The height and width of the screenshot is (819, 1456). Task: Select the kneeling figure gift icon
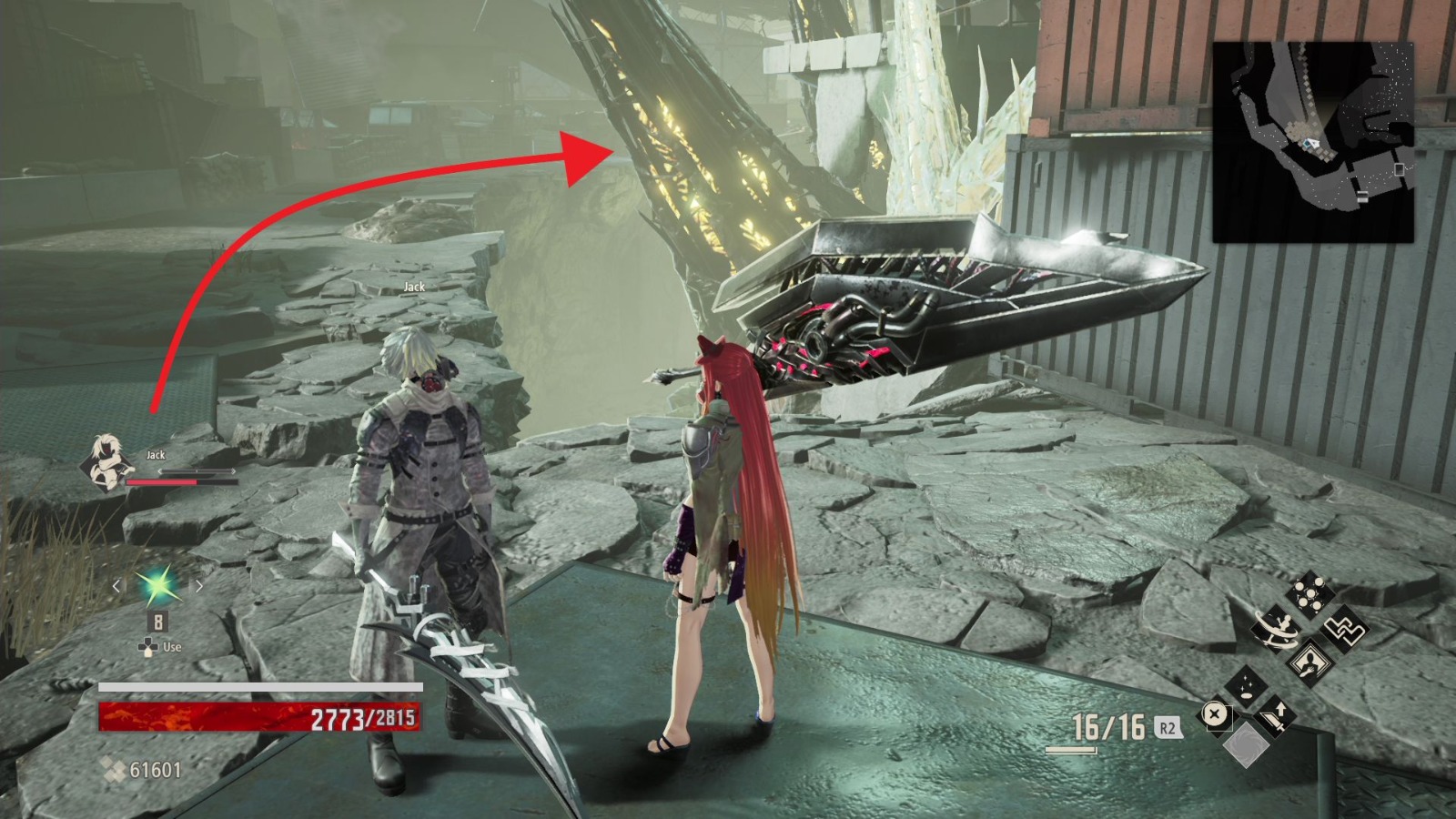pyautogui.click(x=1310, y=662)
